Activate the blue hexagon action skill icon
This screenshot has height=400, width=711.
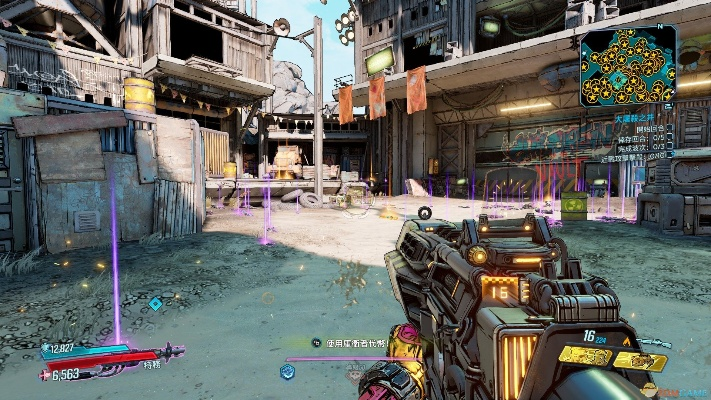(287, 371)
